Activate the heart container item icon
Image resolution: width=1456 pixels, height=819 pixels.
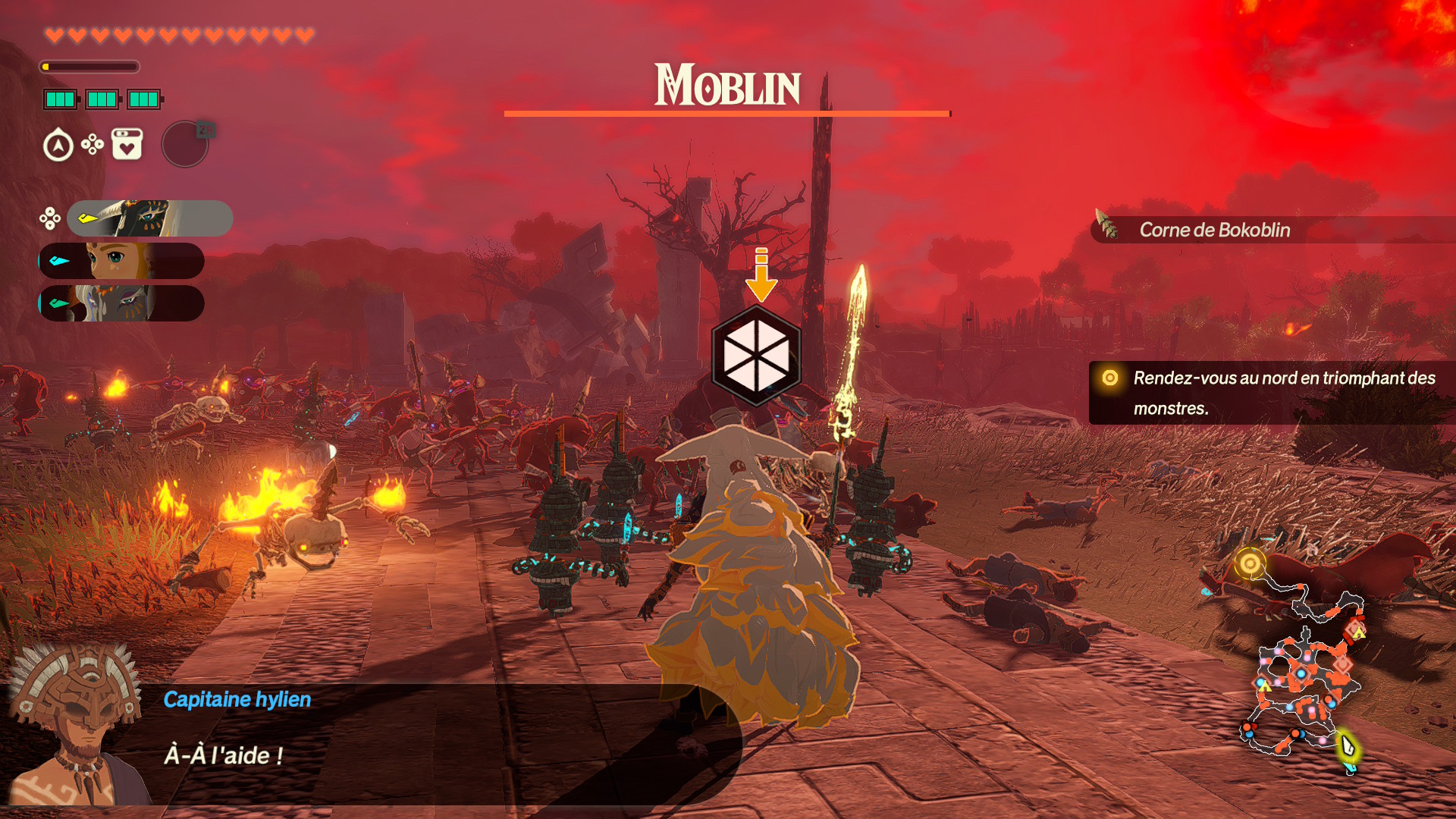127,144
